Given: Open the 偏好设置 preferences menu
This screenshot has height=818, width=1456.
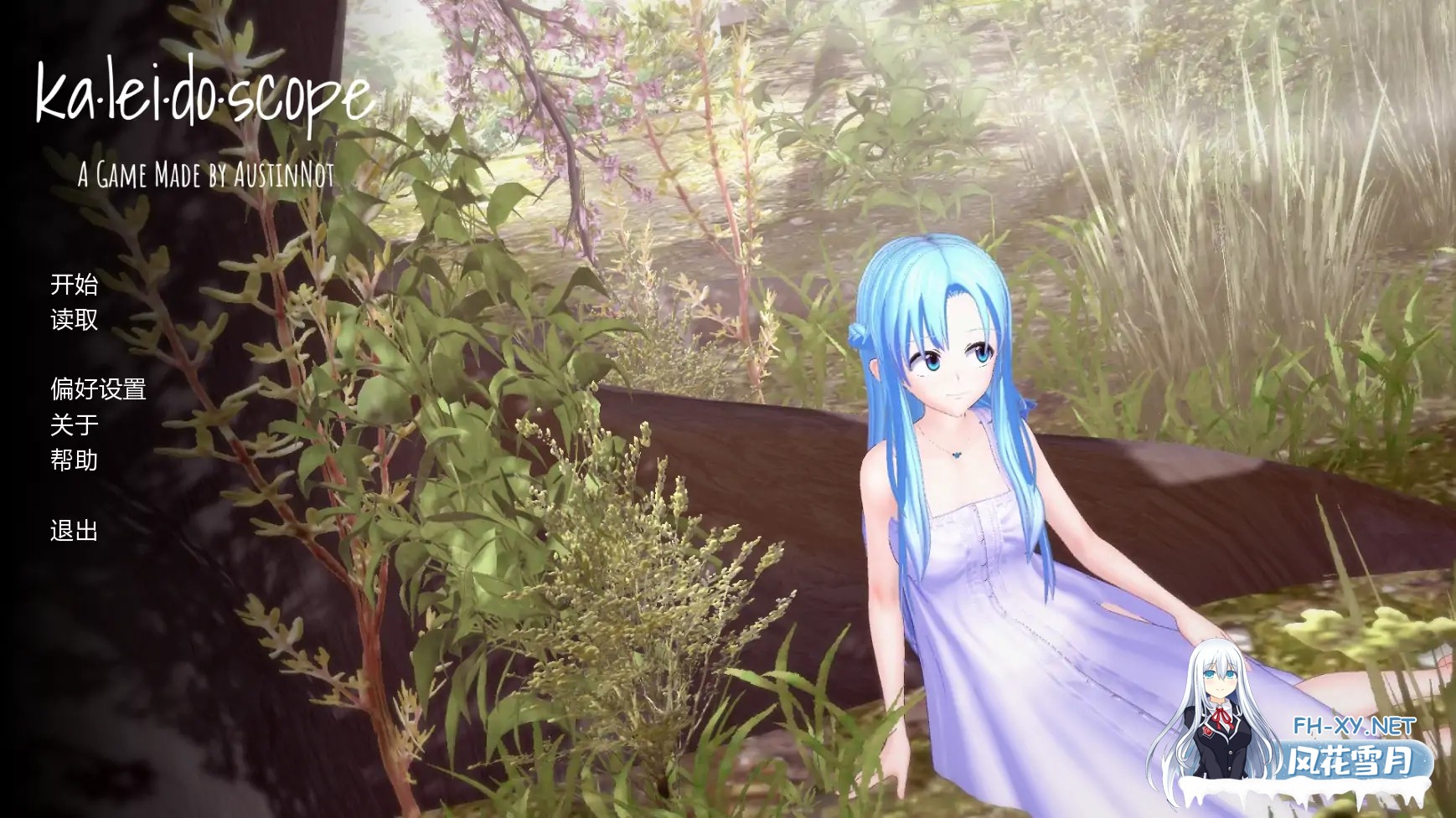Looking at the screenshot, I should tap(98, 389).
